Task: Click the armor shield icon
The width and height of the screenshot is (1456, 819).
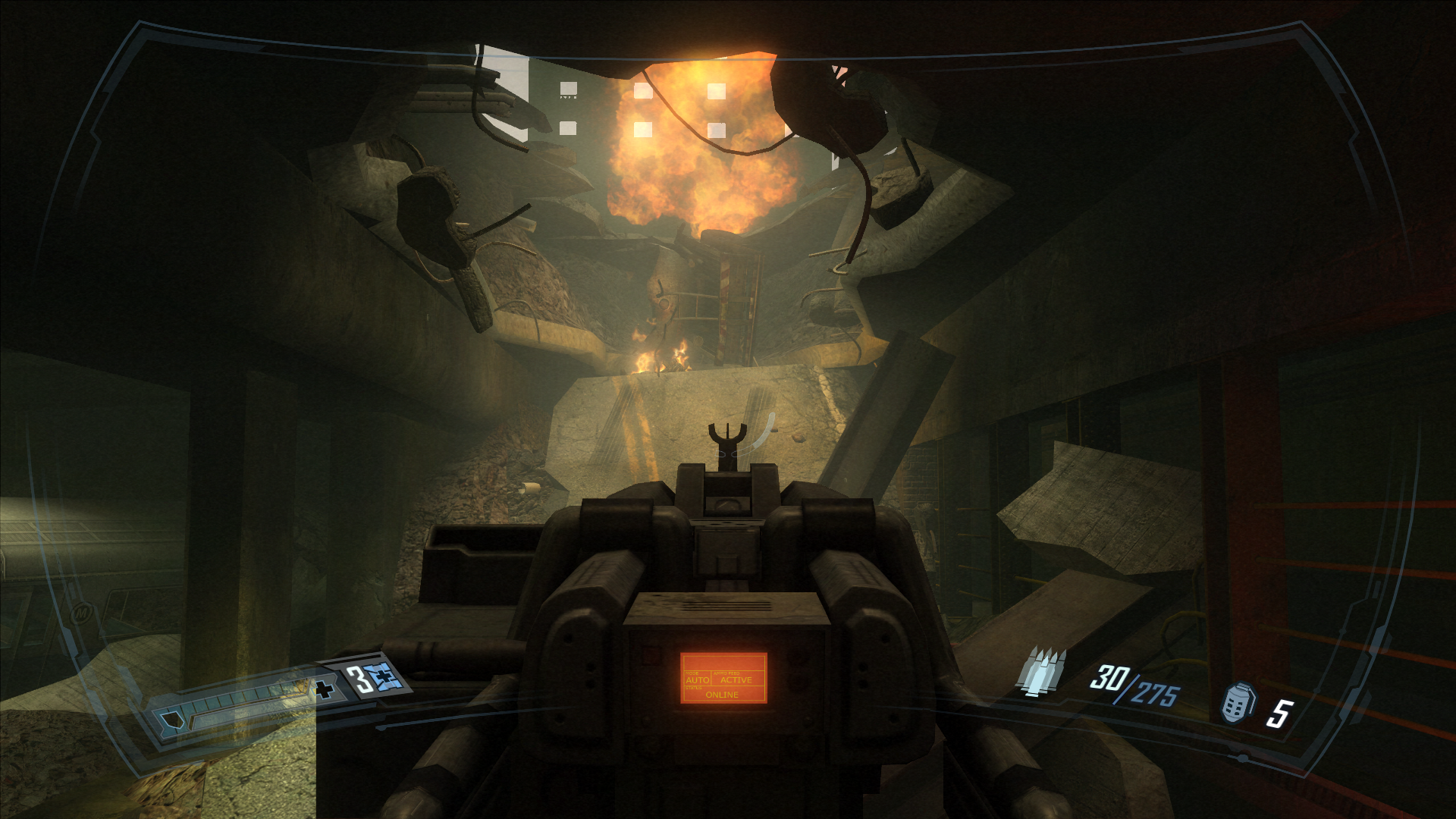Action: [x=171, y=721]
